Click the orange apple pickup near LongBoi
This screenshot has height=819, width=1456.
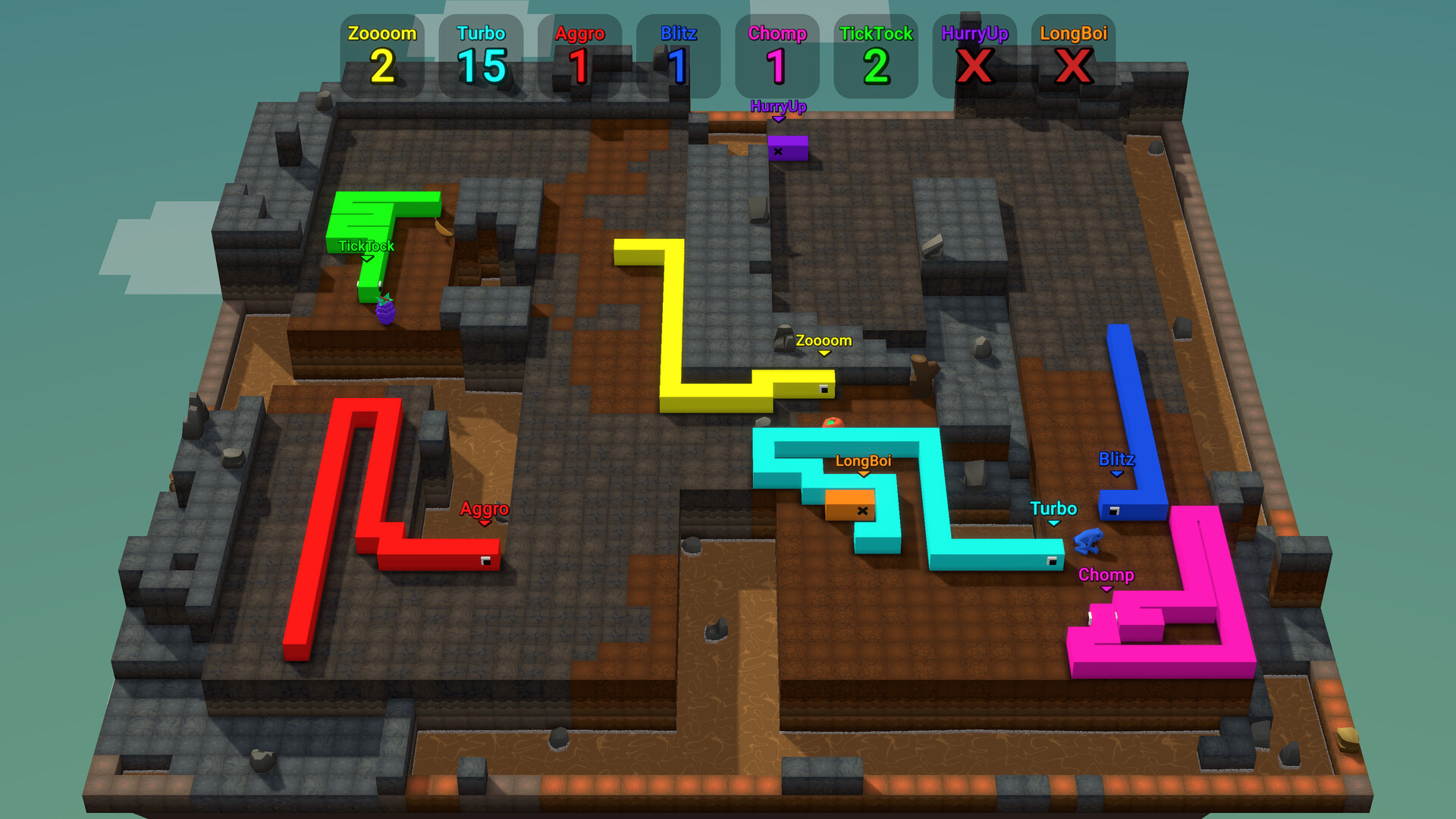pyautogui.click(x=833, y=422)
